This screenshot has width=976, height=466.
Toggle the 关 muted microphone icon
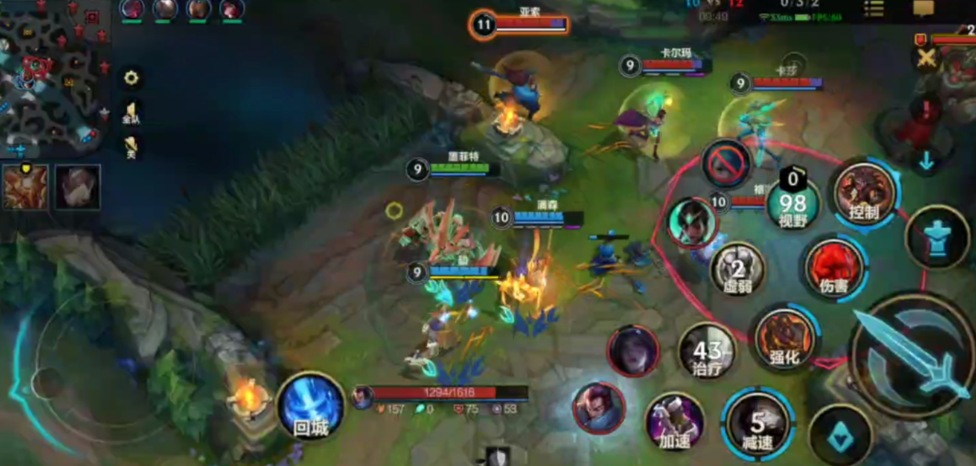pyautogui.click(x=131, y=148)
